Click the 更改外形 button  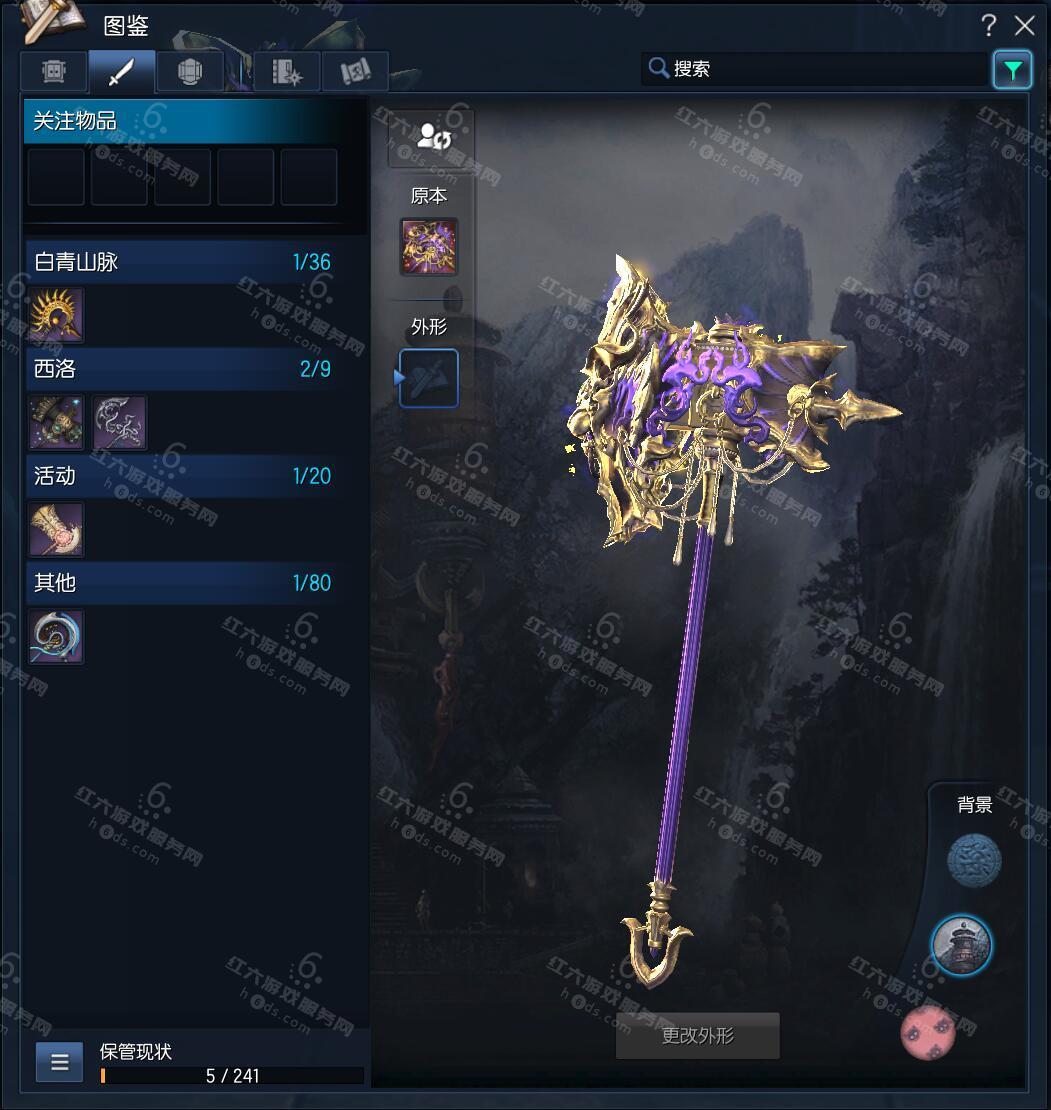(x=697, y=1036)
